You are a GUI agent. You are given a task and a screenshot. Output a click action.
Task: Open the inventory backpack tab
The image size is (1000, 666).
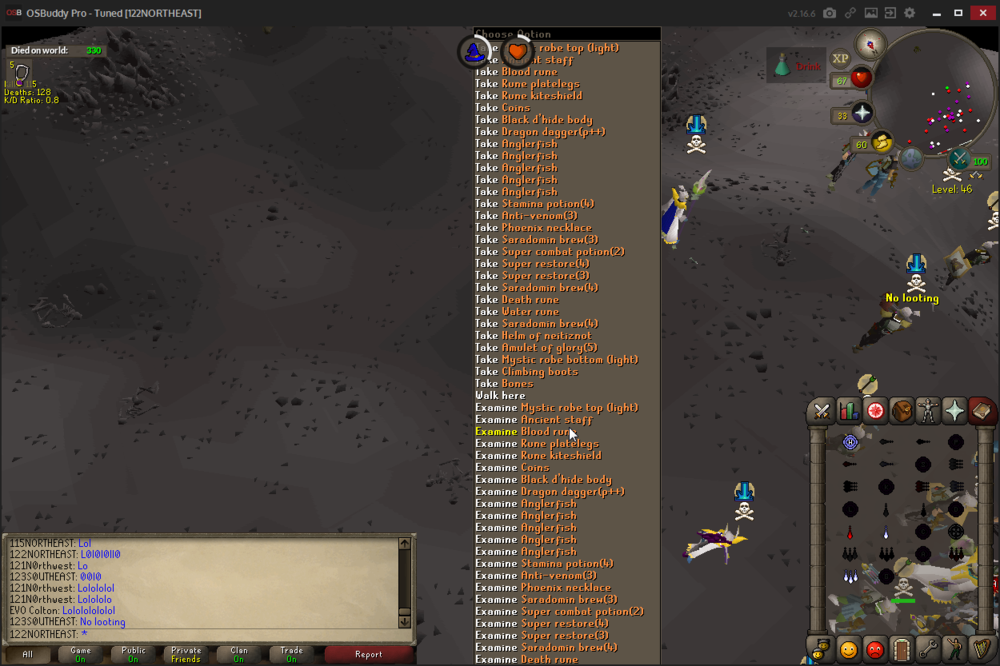(x=902, y=410)
